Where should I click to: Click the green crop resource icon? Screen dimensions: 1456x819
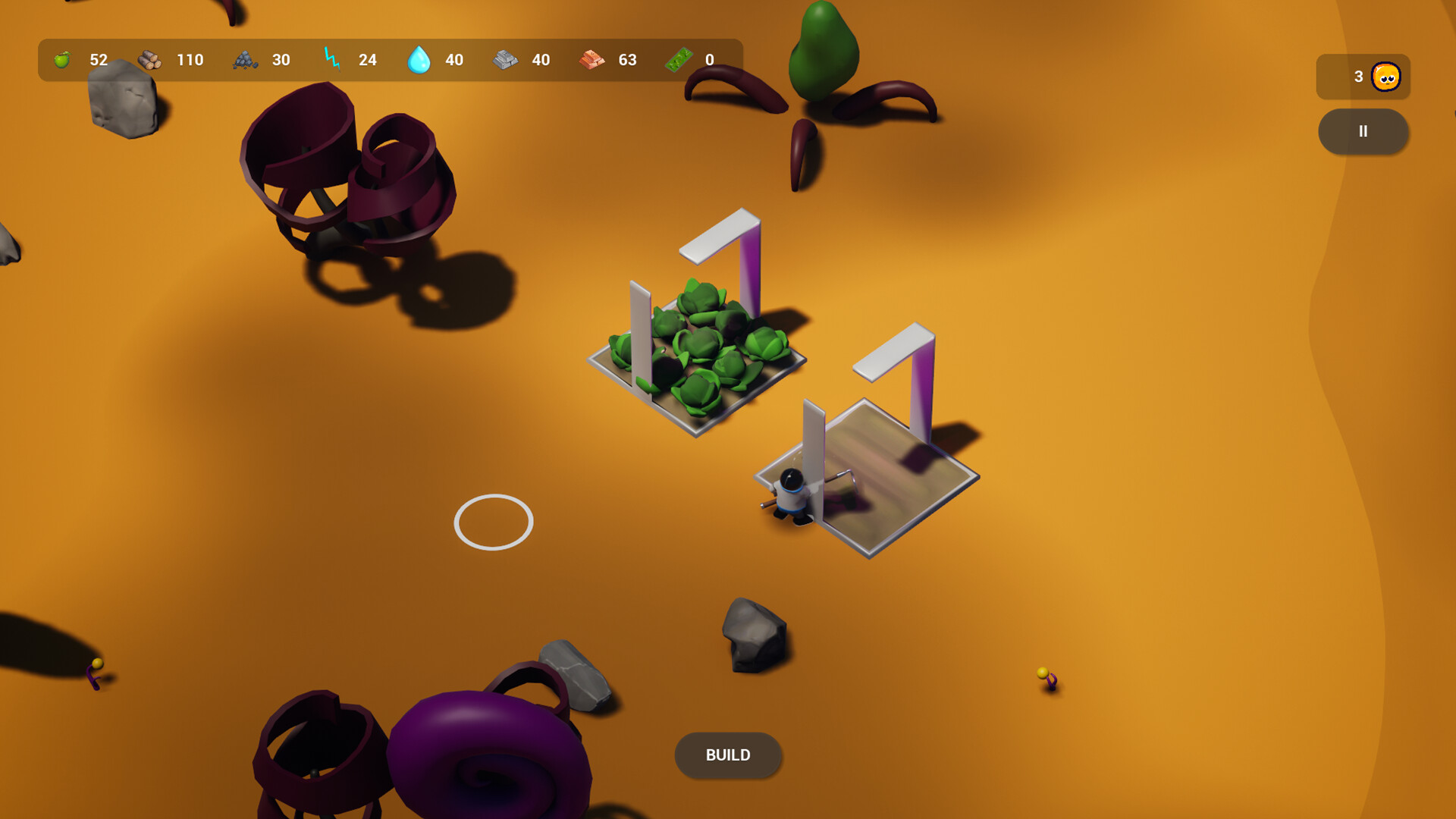(679, 60)
